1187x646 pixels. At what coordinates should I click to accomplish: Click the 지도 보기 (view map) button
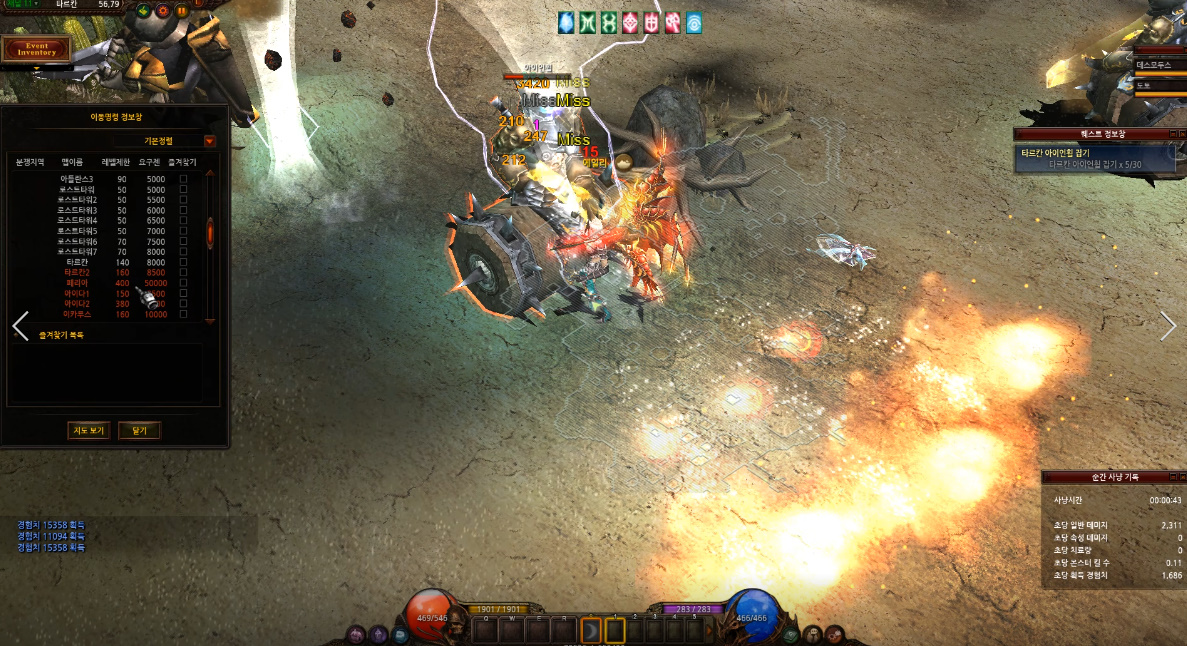click(x=86, y=431)
